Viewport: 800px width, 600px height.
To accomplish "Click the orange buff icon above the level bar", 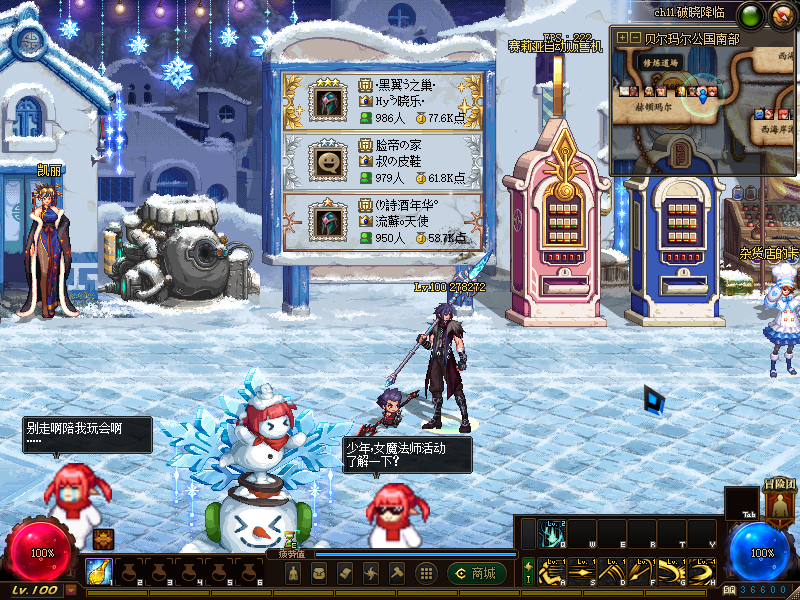I will (x=103, y=539).
